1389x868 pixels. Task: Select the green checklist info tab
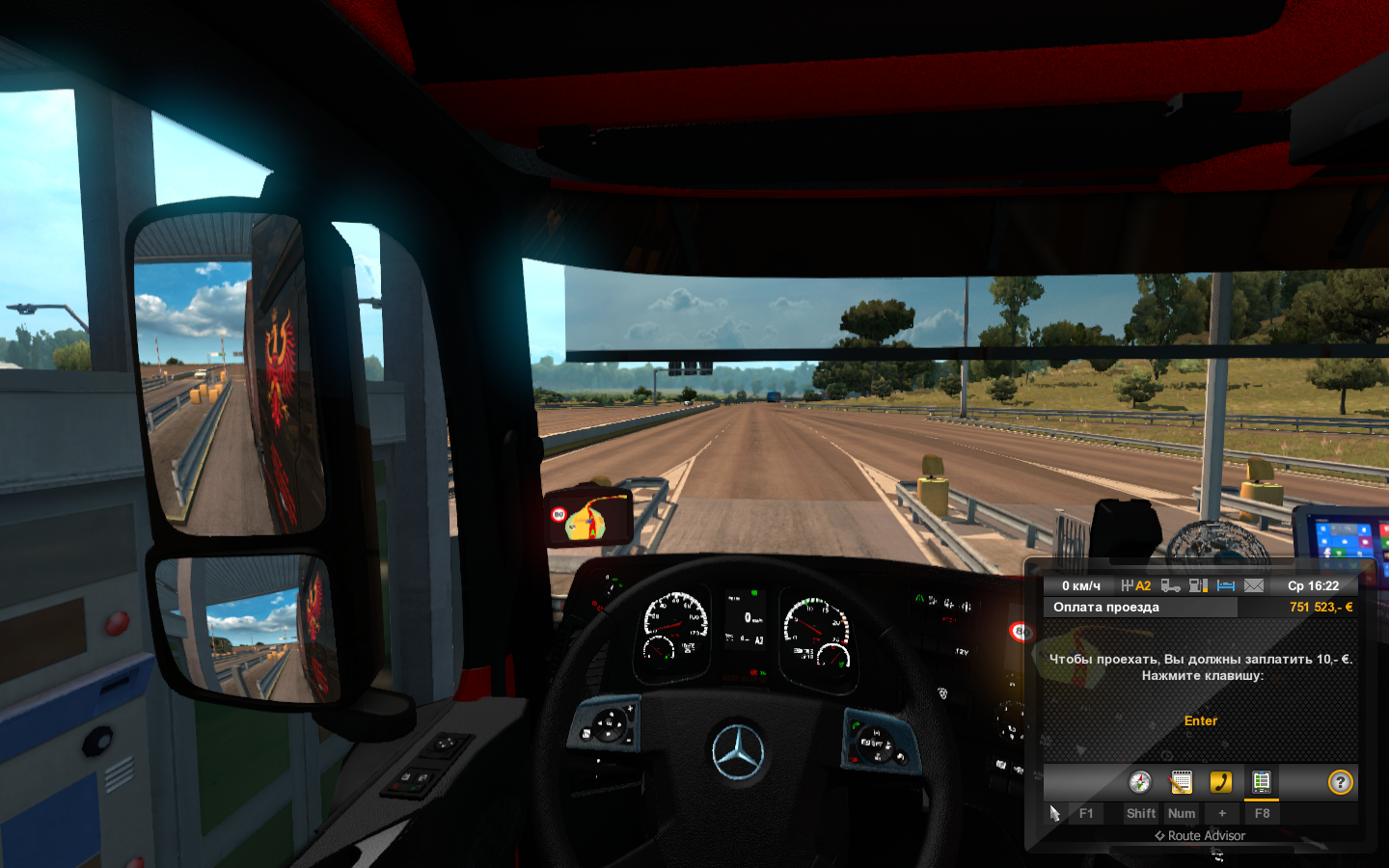coord(1261,782)
